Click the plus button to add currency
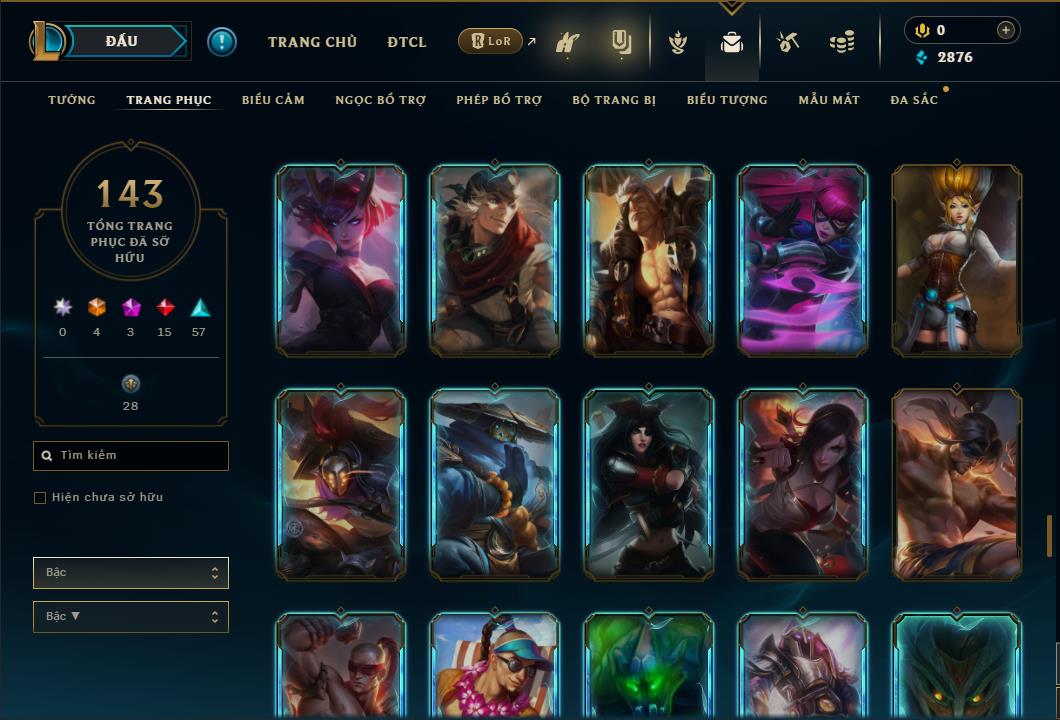1060x720 pixels. coord(1006,30)
